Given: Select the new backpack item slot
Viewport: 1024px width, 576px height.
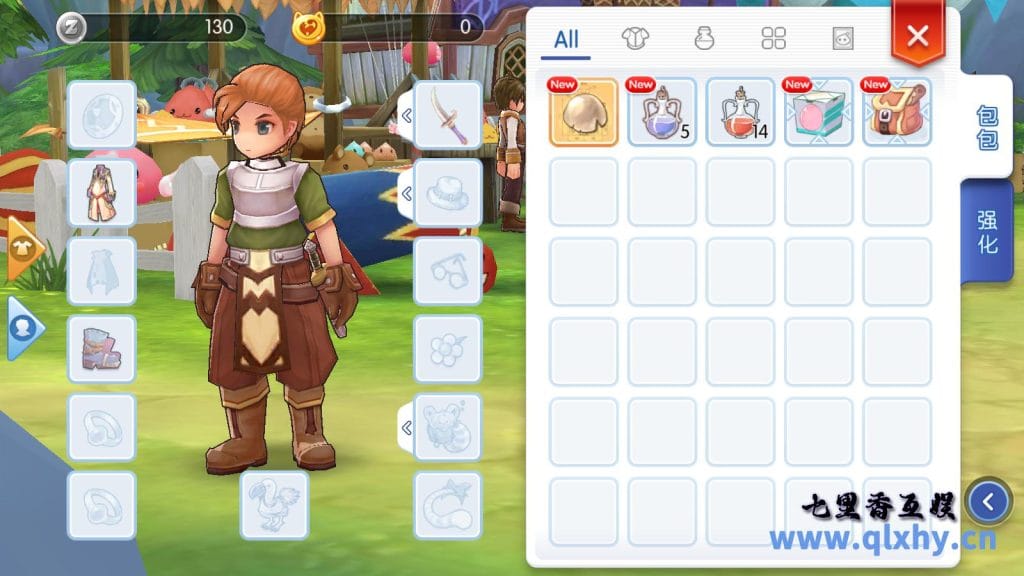Looking at the screenshot, I should [897, 112].
